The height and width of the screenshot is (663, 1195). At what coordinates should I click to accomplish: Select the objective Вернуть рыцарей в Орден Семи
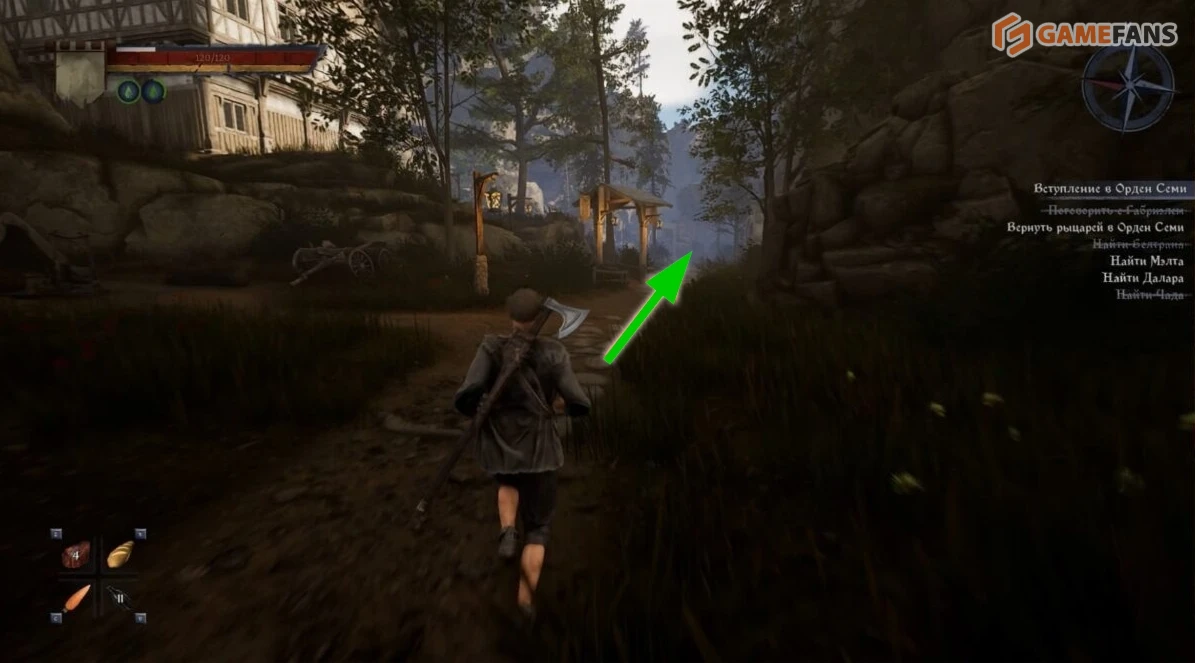click(1096, 227)
